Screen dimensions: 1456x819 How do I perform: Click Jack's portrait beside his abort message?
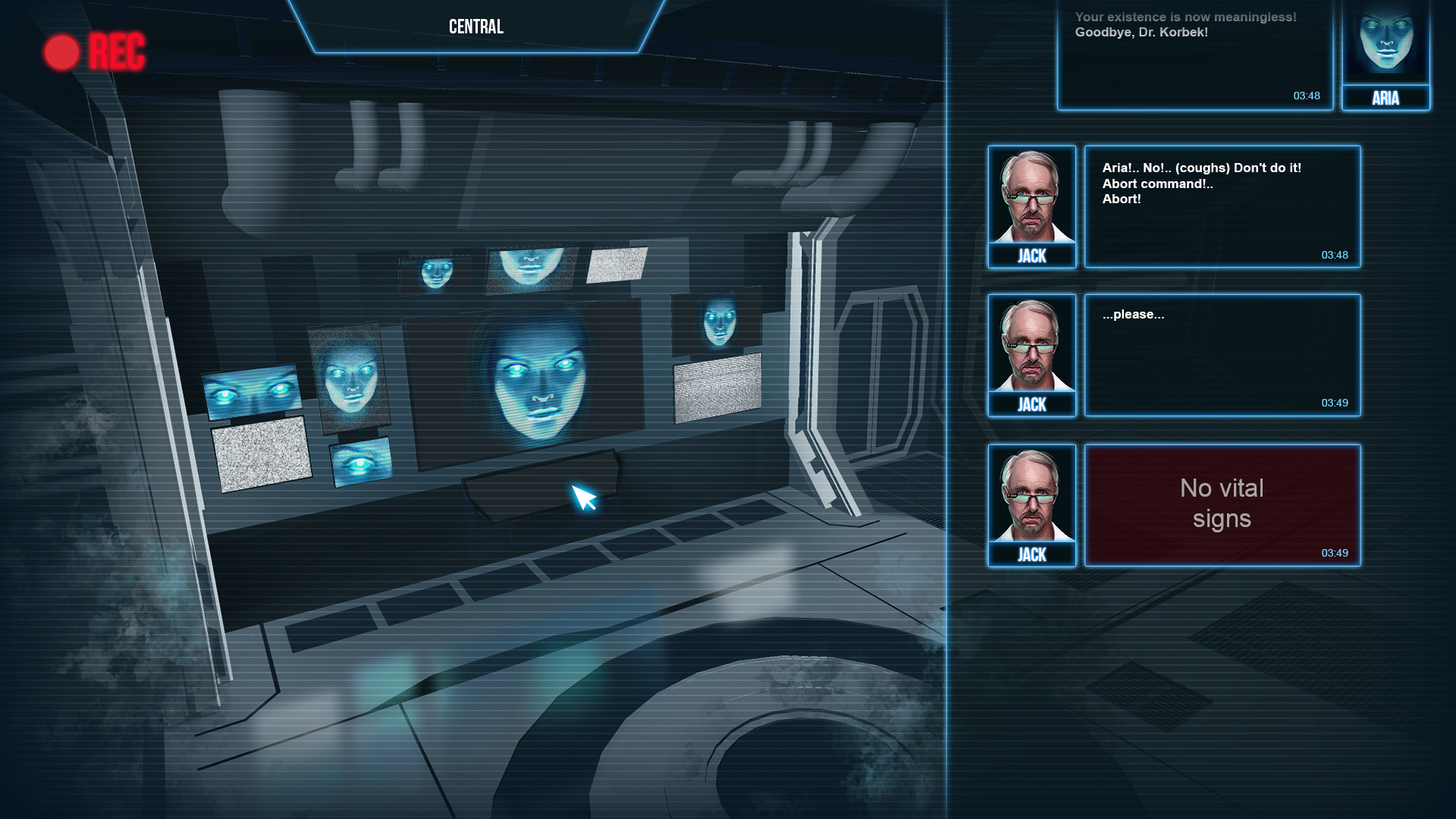pos(1031,199)
